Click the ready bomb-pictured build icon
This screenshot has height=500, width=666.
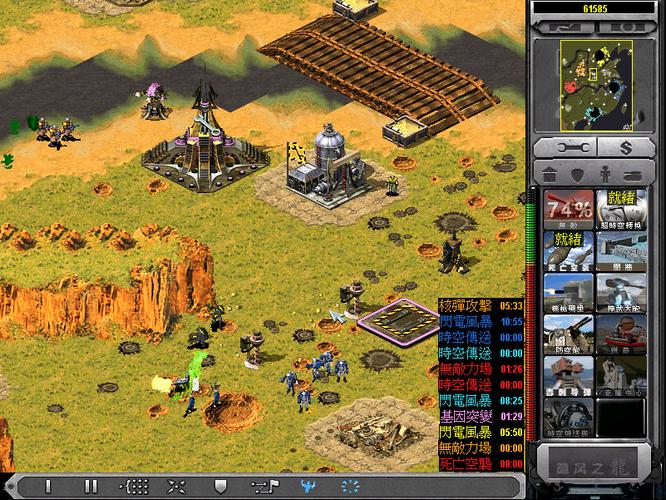pos(568,250)
